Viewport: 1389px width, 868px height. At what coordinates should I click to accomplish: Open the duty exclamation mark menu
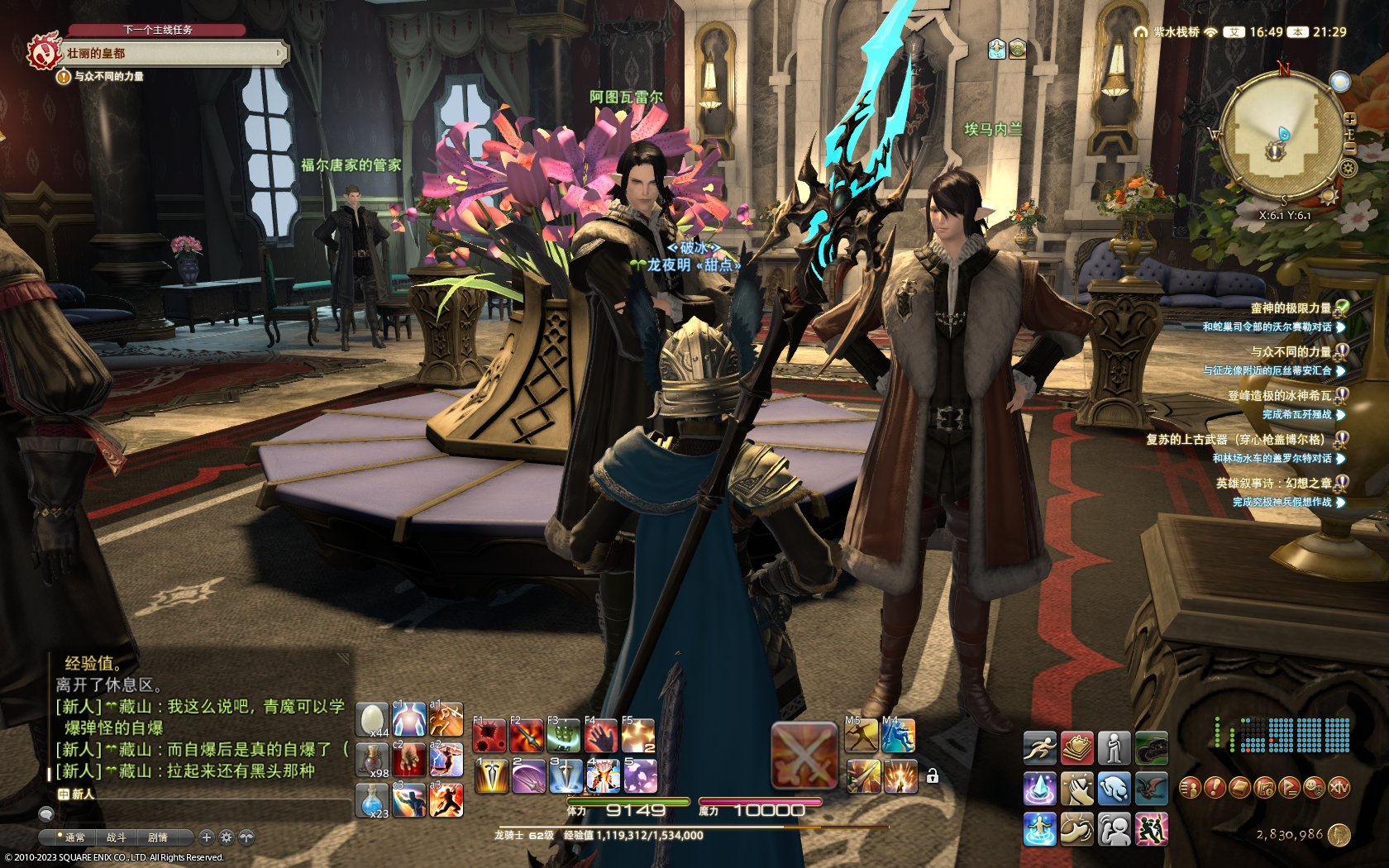click(x=1214, y=788)
